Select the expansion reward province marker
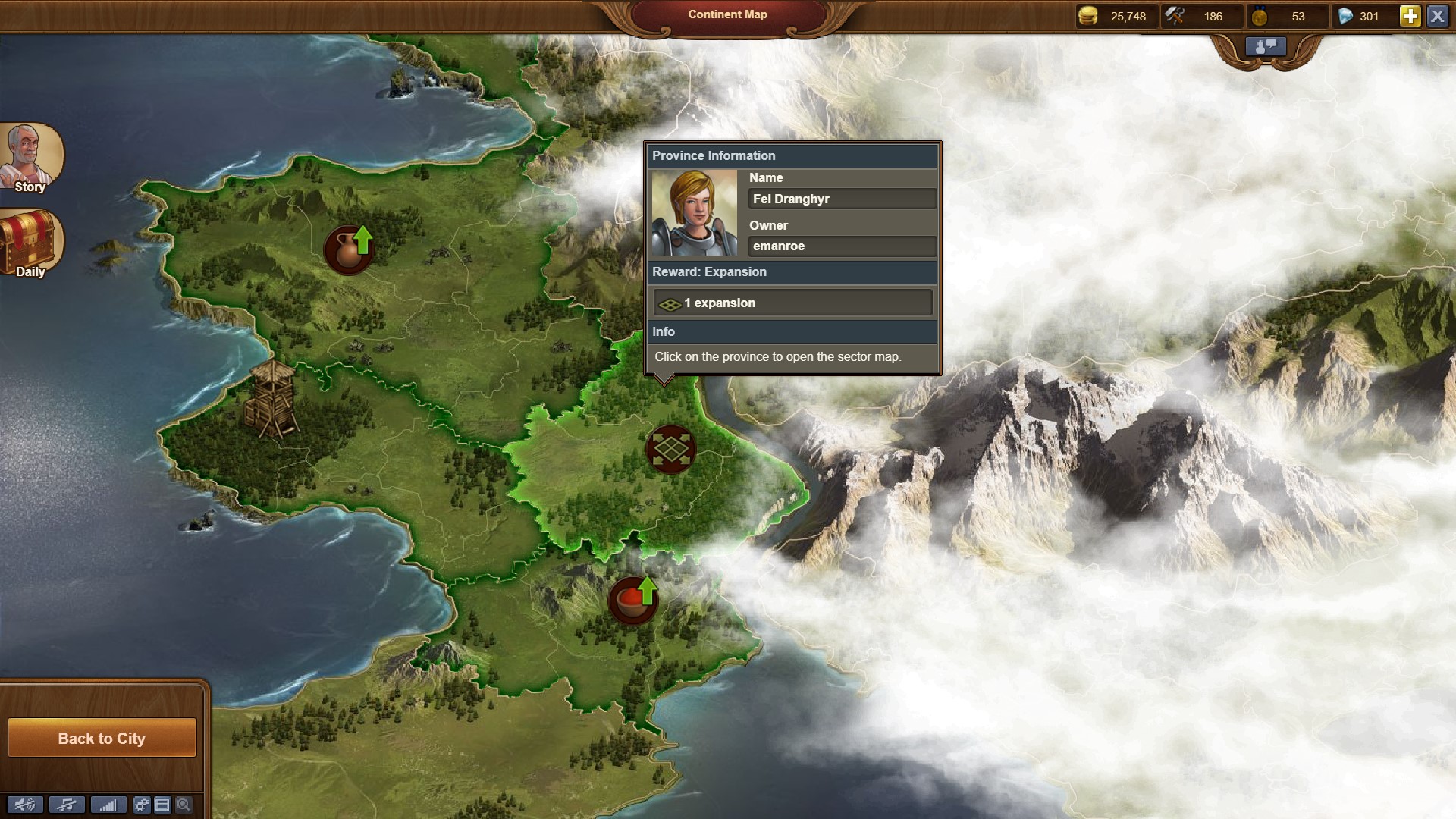This screenshot has height=819, width=1456. click(x=670, y=449)
